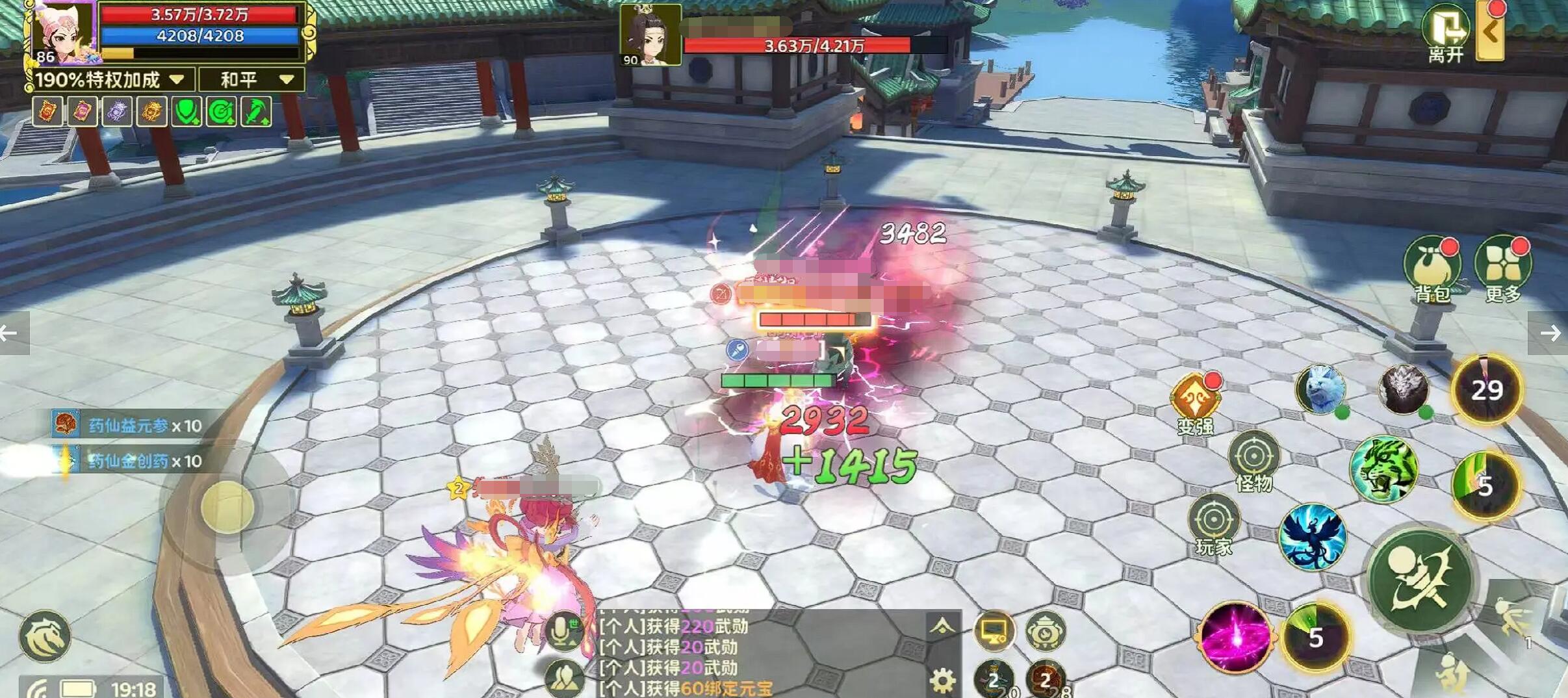The height and width of the screenshot is (698, 1568).
Task: Open the 背包 backpack
Action: click(1432, 268)
